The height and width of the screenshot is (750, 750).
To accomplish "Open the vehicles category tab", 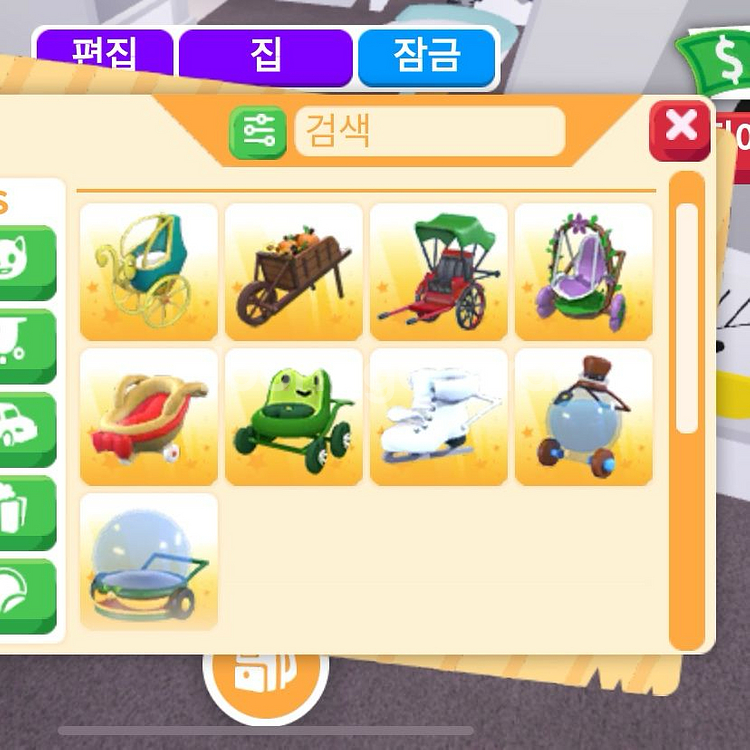I will coord(27,429).
